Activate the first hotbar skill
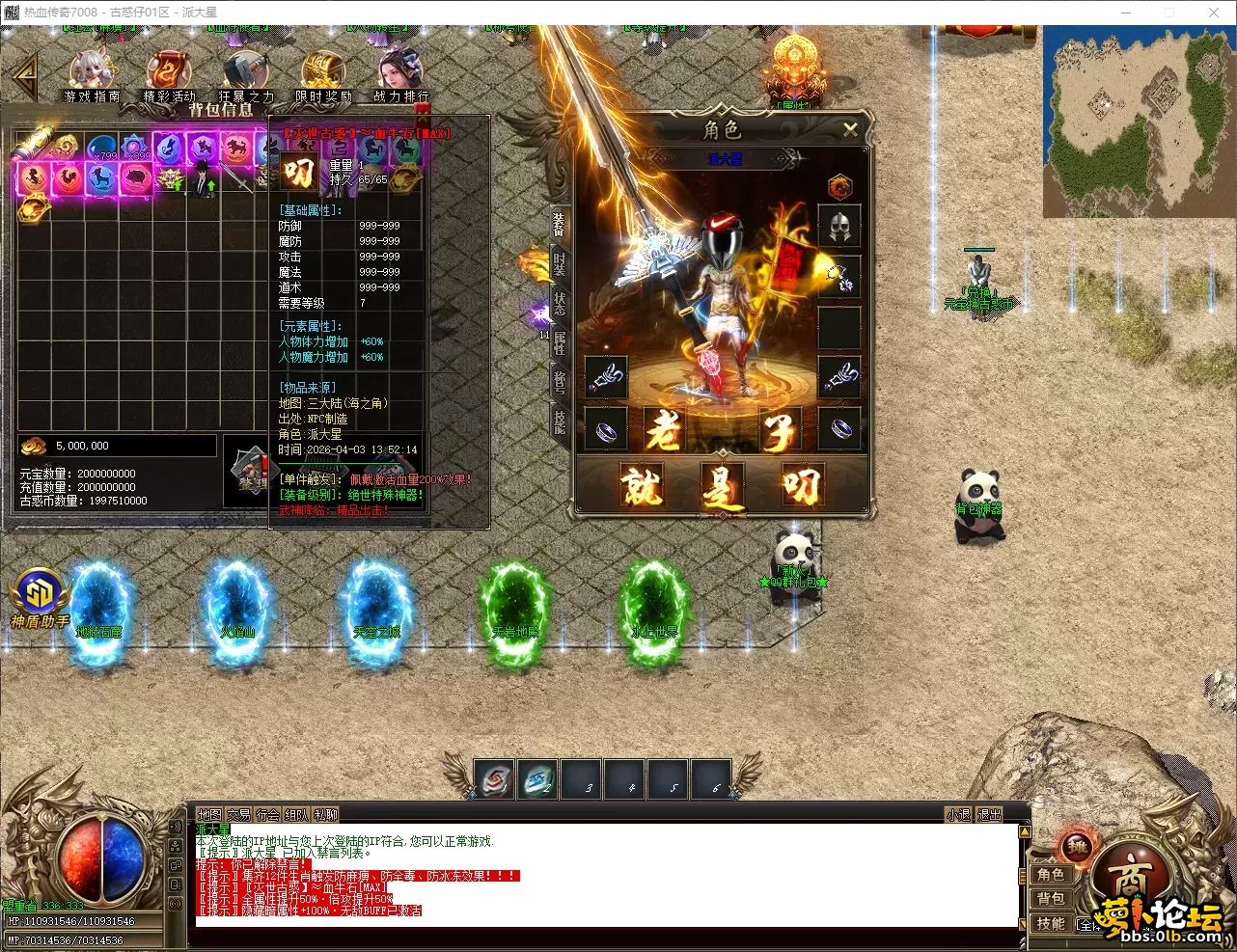1237x952 pixels. click(496, 779)
